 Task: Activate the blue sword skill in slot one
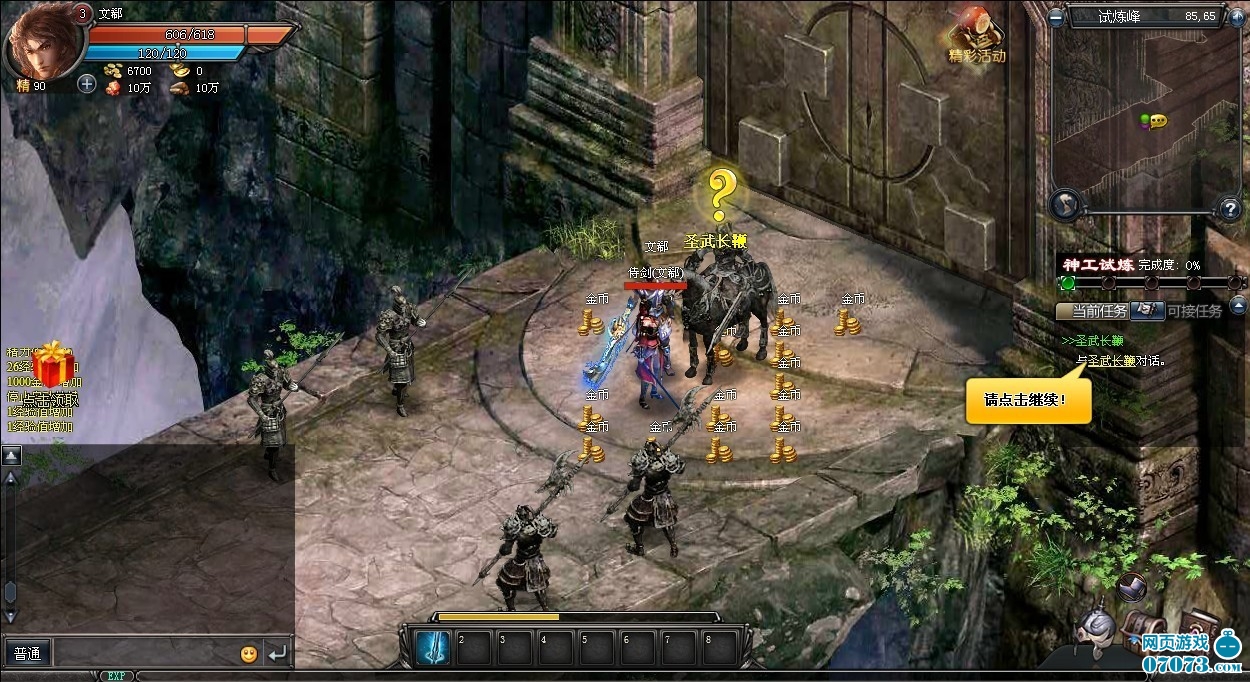[432, 648]
